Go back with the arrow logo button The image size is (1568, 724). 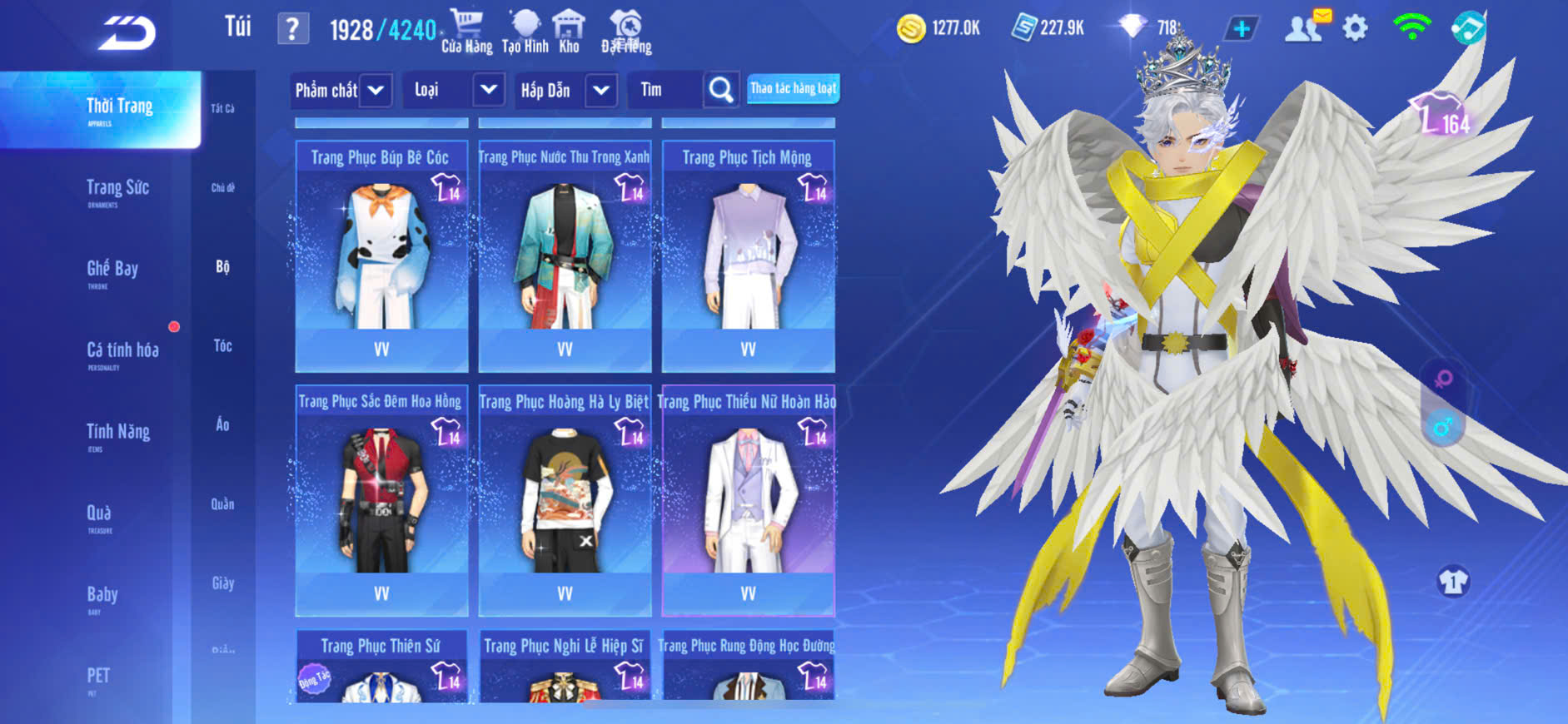point(127,33)
